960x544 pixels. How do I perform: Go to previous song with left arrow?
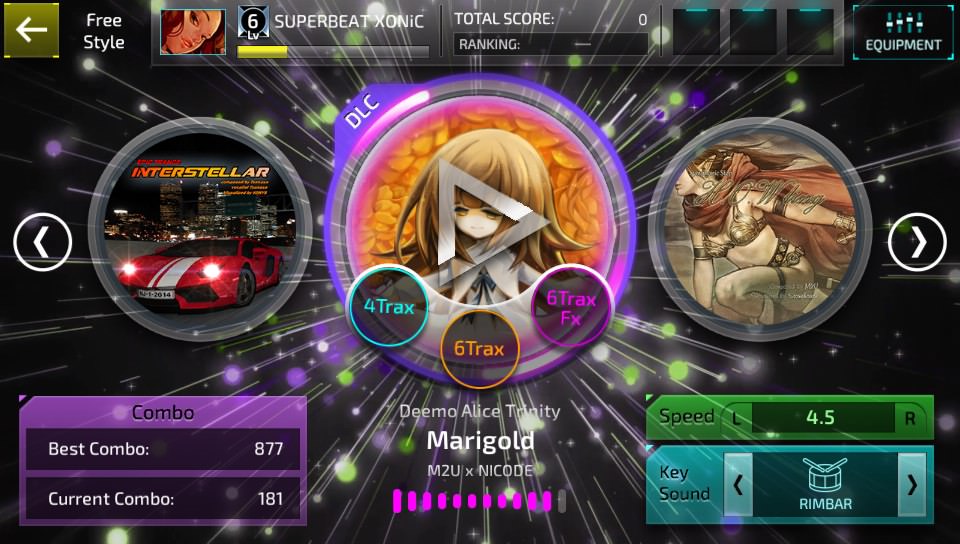pos(42,242)
